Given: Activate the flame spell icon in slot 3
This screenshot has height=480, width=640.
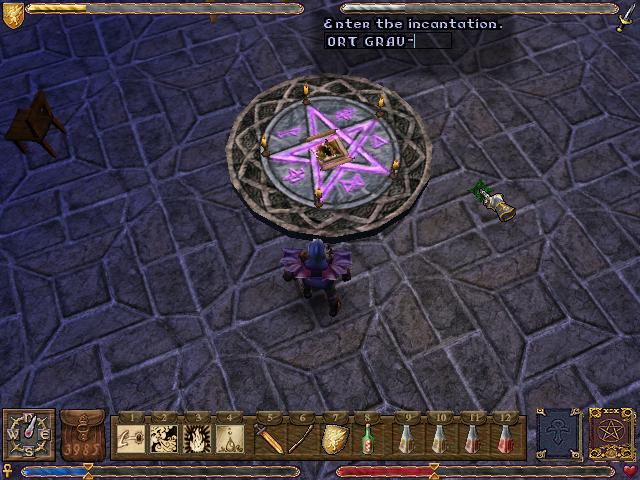Looking at the screenshot, I should pos(198,438).
